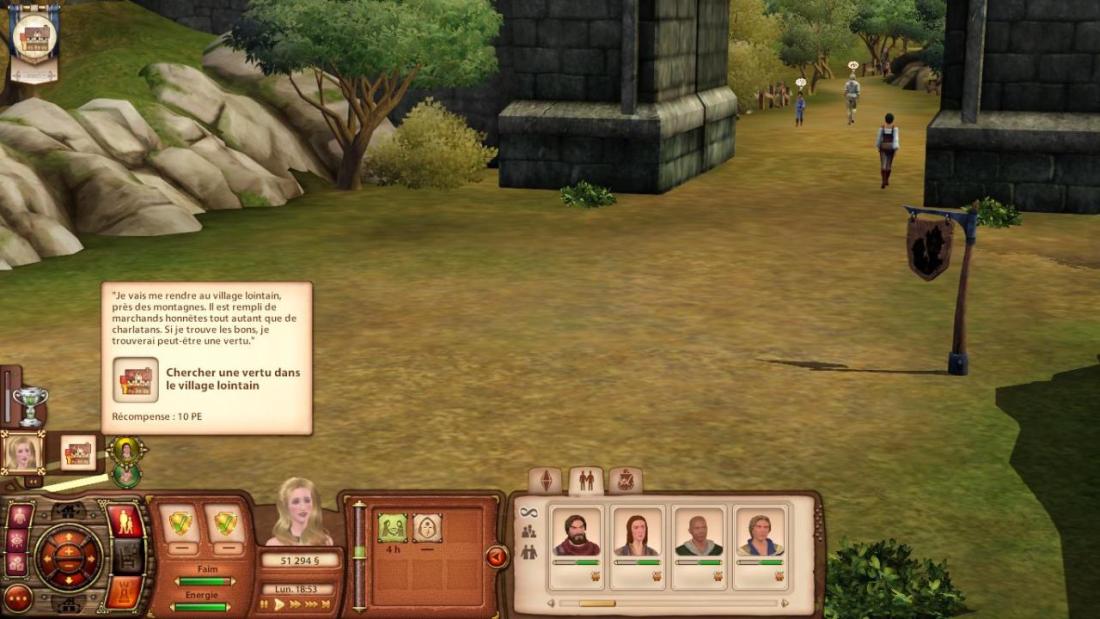Show all relationships with the infinity filter
This screenshot has width=1100, height=619.
(x=528, y=513)
